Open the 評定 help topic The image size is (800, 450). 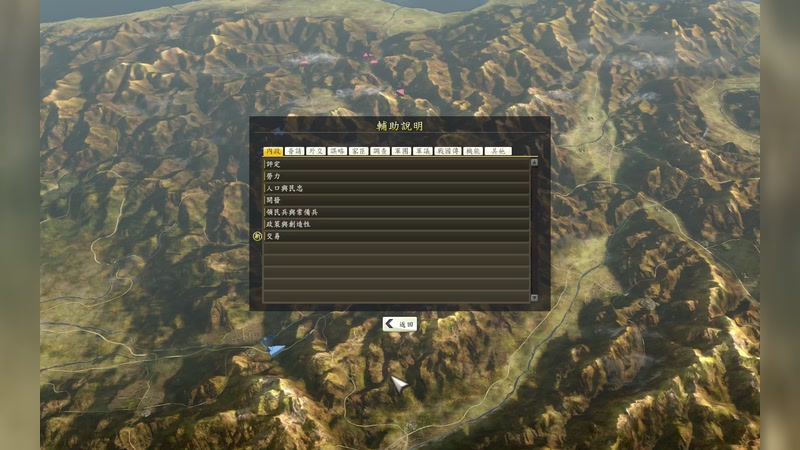click(396, 163)
